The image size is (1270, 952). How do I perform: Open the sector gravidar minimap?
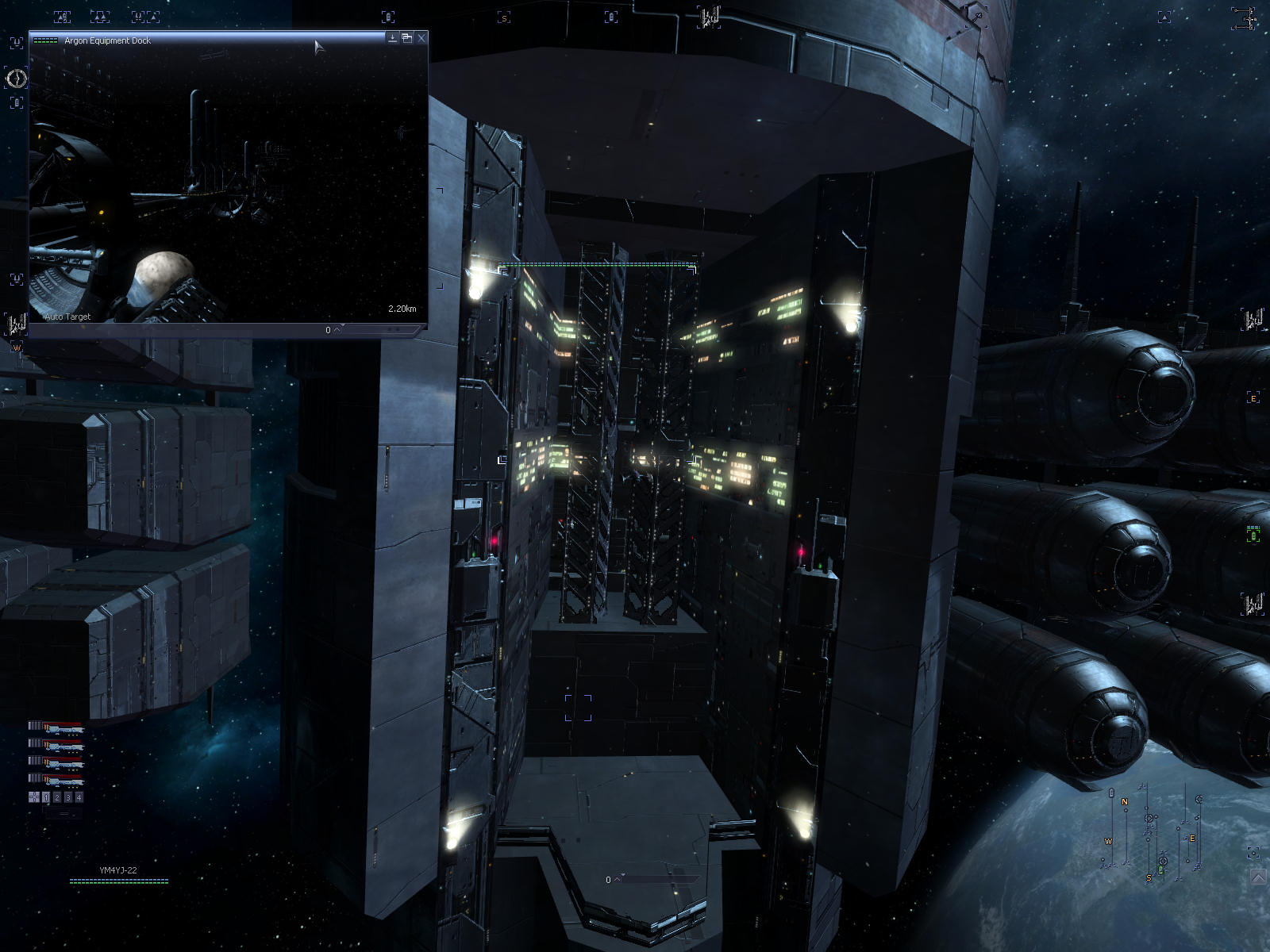1151,833
